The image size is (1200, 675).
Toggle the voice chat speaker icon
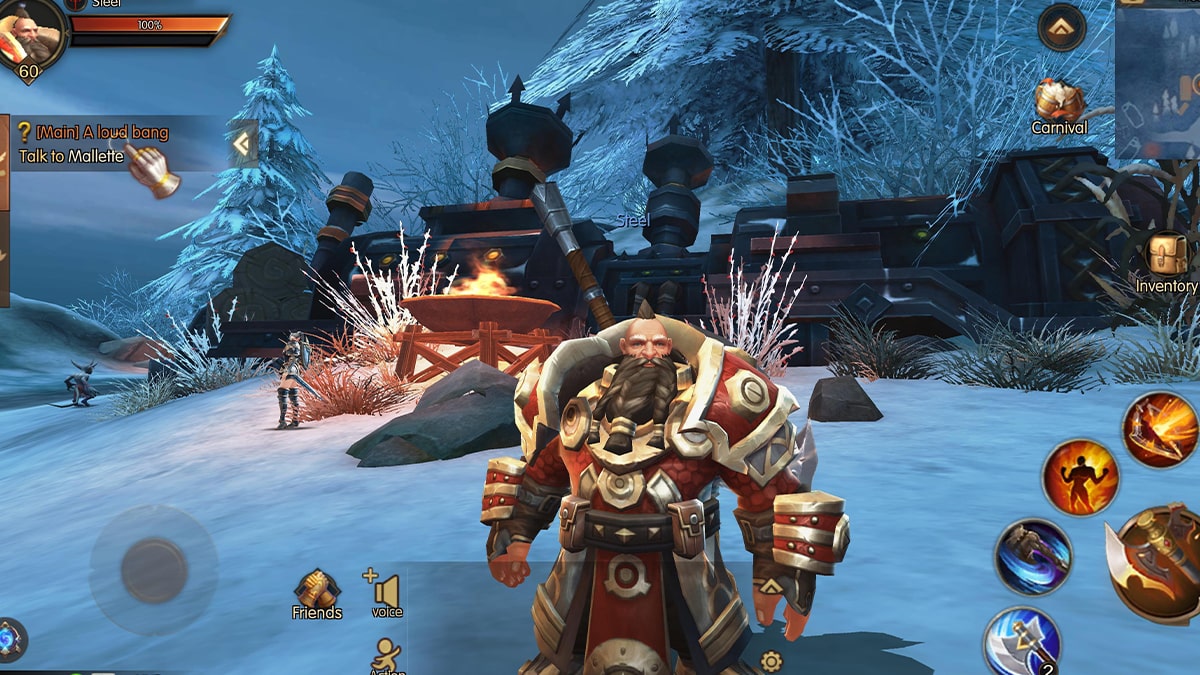coord(385,594)
